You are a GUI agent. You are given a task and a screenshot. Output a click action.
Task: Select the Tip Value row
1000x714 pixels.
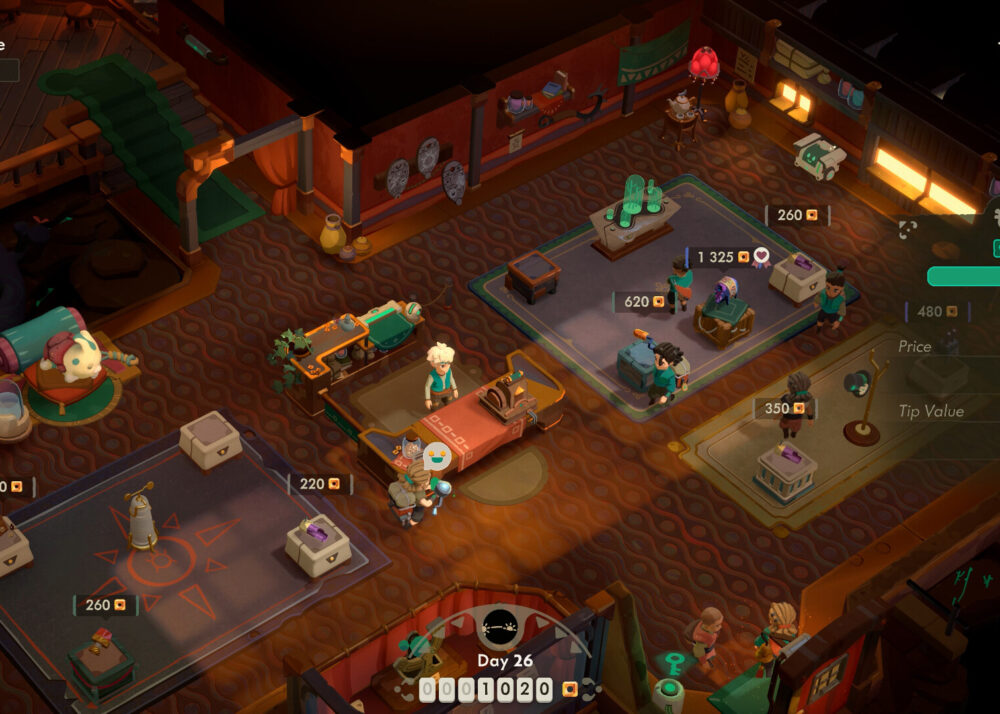tap(932, 411)
